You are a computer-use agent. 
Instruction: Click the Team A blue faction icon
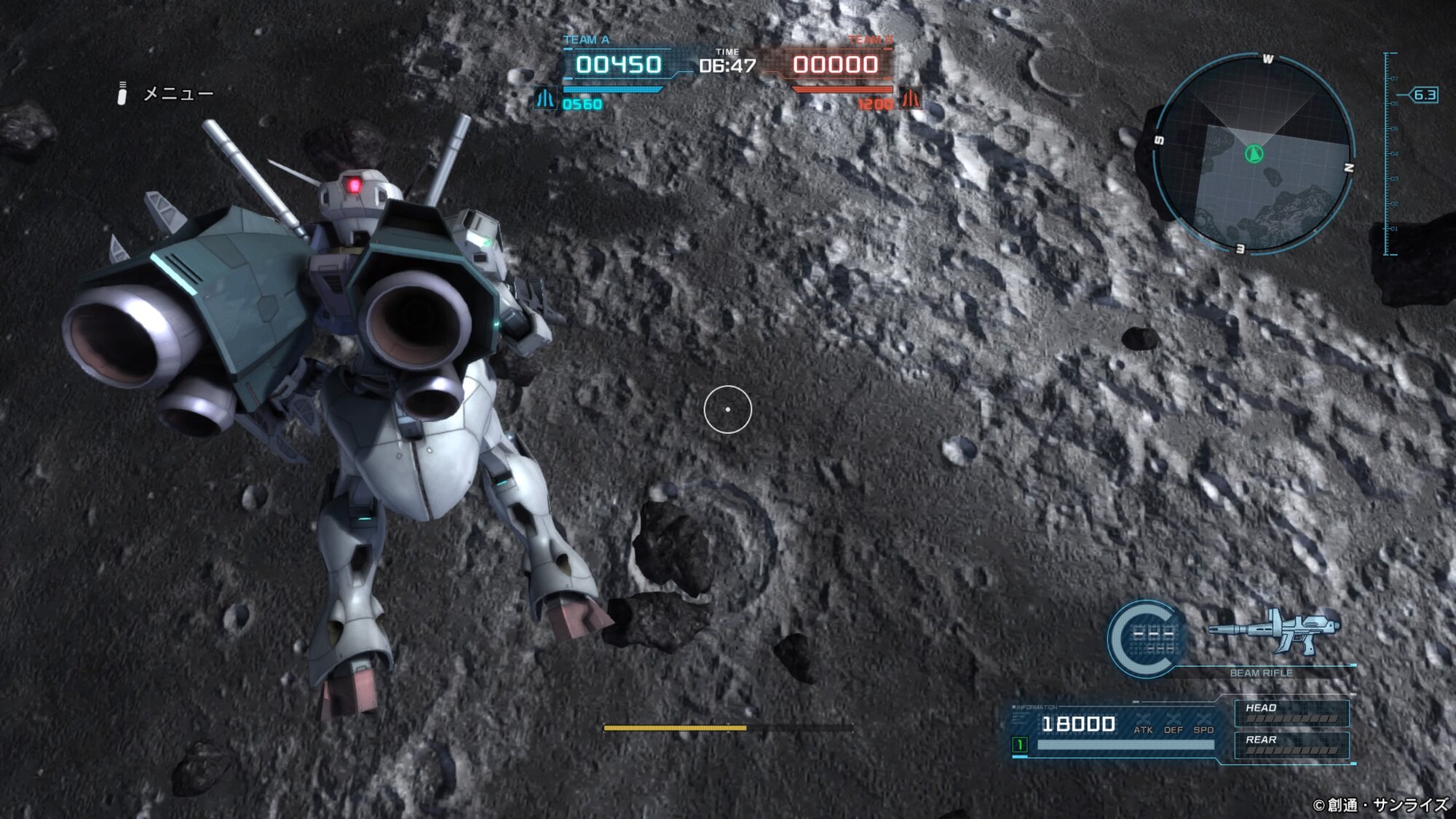click(x=545, y=99)
